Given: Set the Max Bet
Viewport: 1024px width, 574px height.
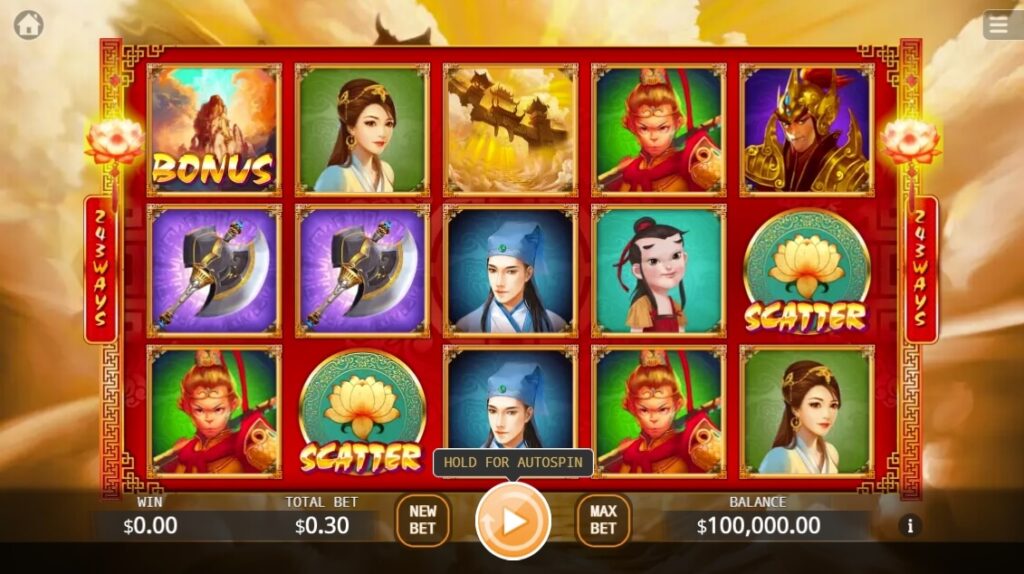Looking at the screenshot, I should coord(603,520).
